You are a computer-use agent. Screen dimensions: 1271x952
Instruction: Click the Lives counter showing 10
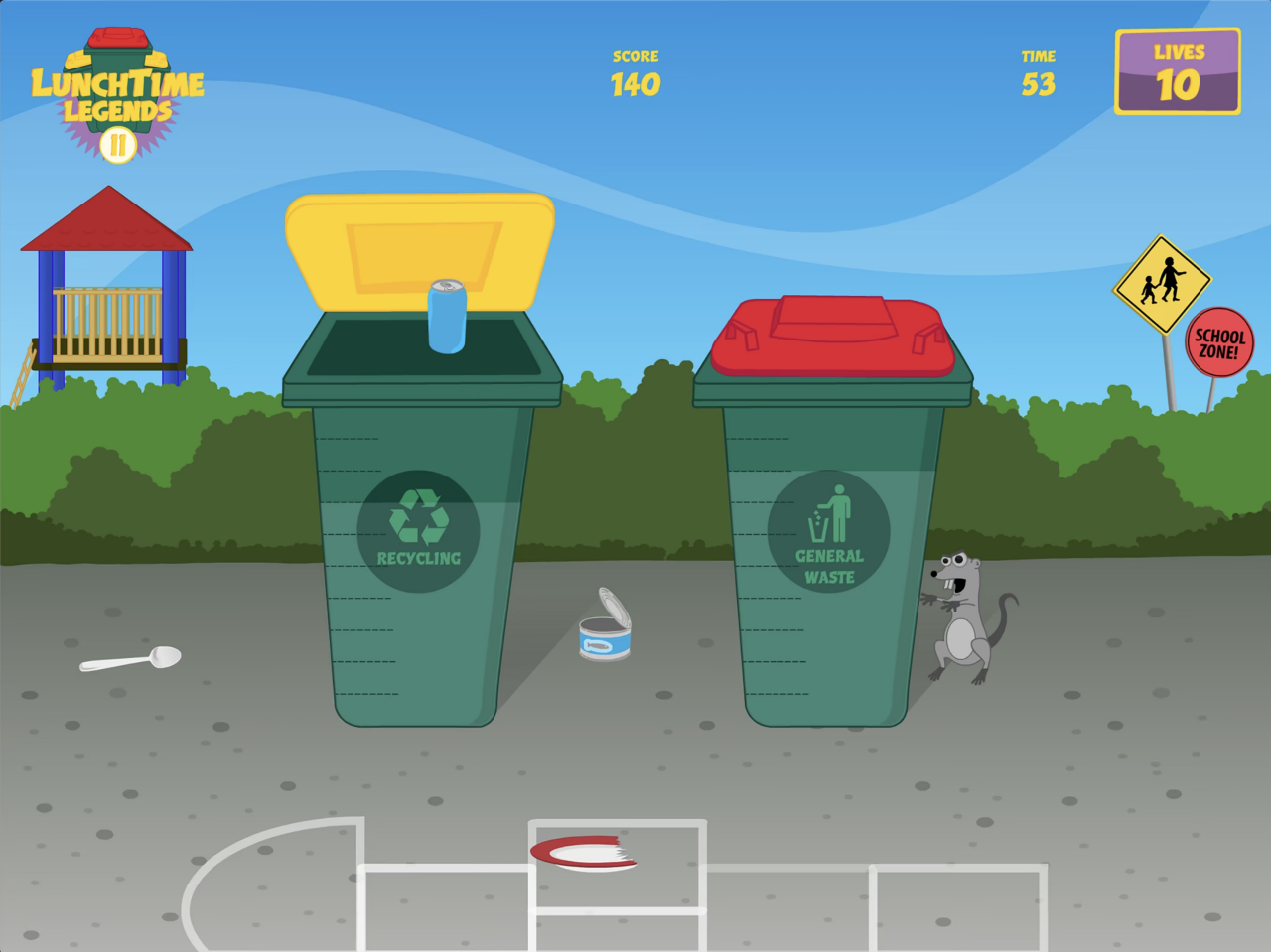click(x=1178, y=71)
